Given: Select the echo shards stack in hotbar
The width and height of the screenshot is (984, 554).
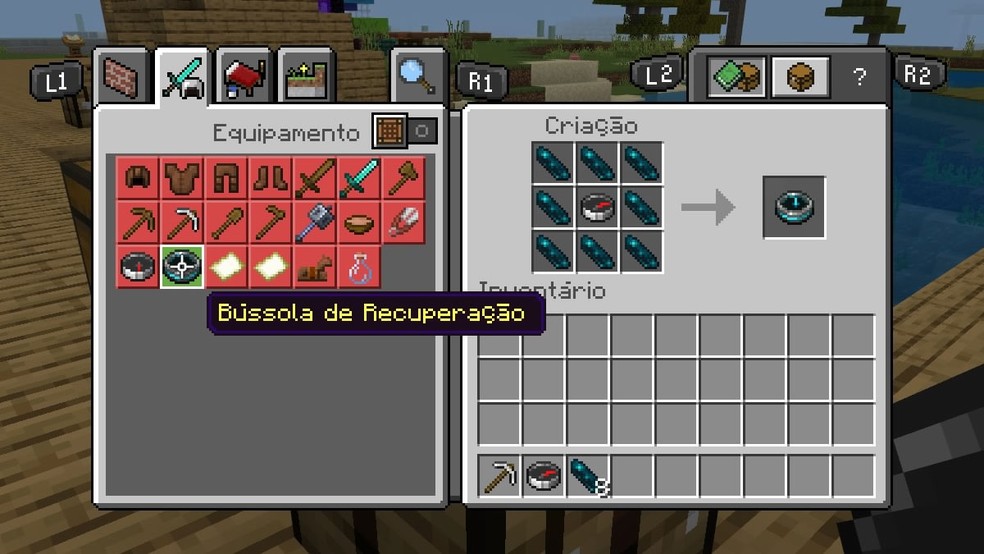Looking at the screenshot, I should (x=587, y=476).
